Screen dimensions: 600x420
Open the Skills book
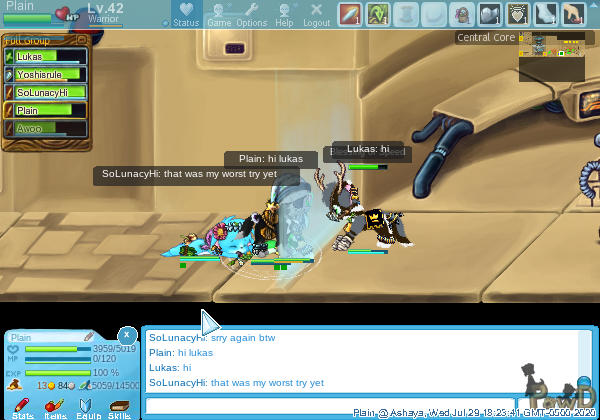coord(119,407)
